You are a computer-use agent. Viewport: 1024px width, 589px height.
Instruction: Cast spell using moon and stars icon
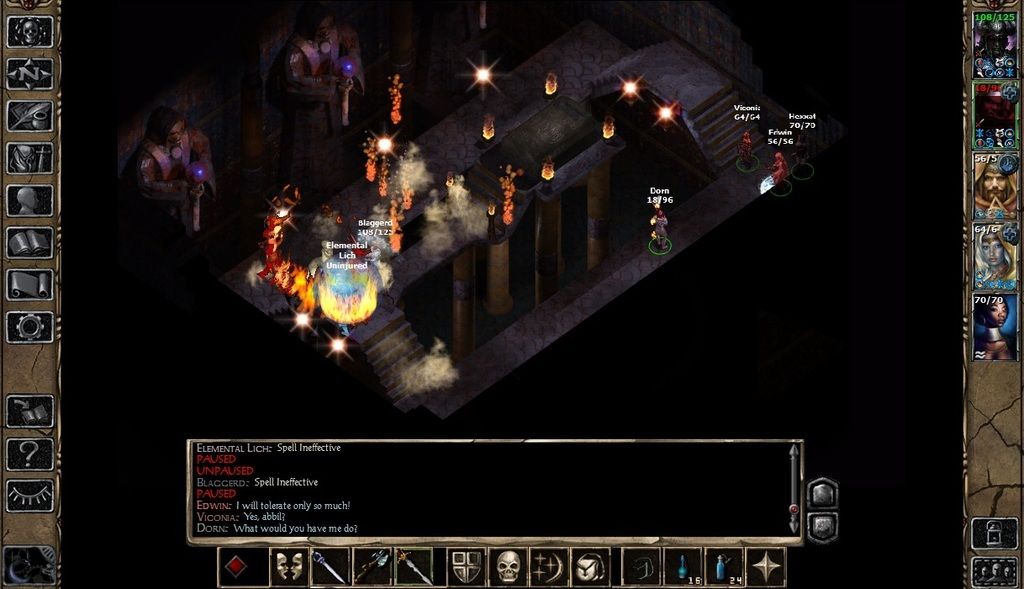click(550, 567)
